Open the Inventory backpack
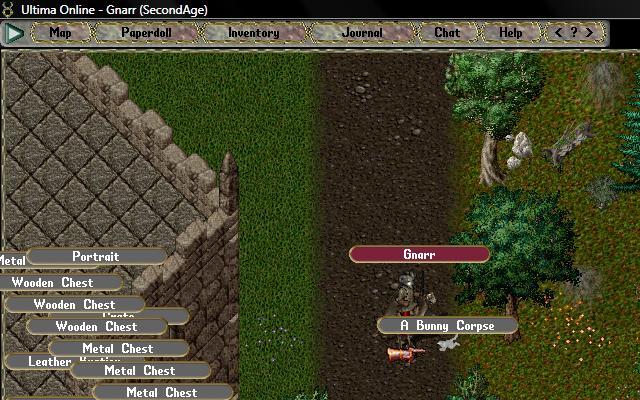This screenshot has width=640, height=400. [x=253, y=33]
